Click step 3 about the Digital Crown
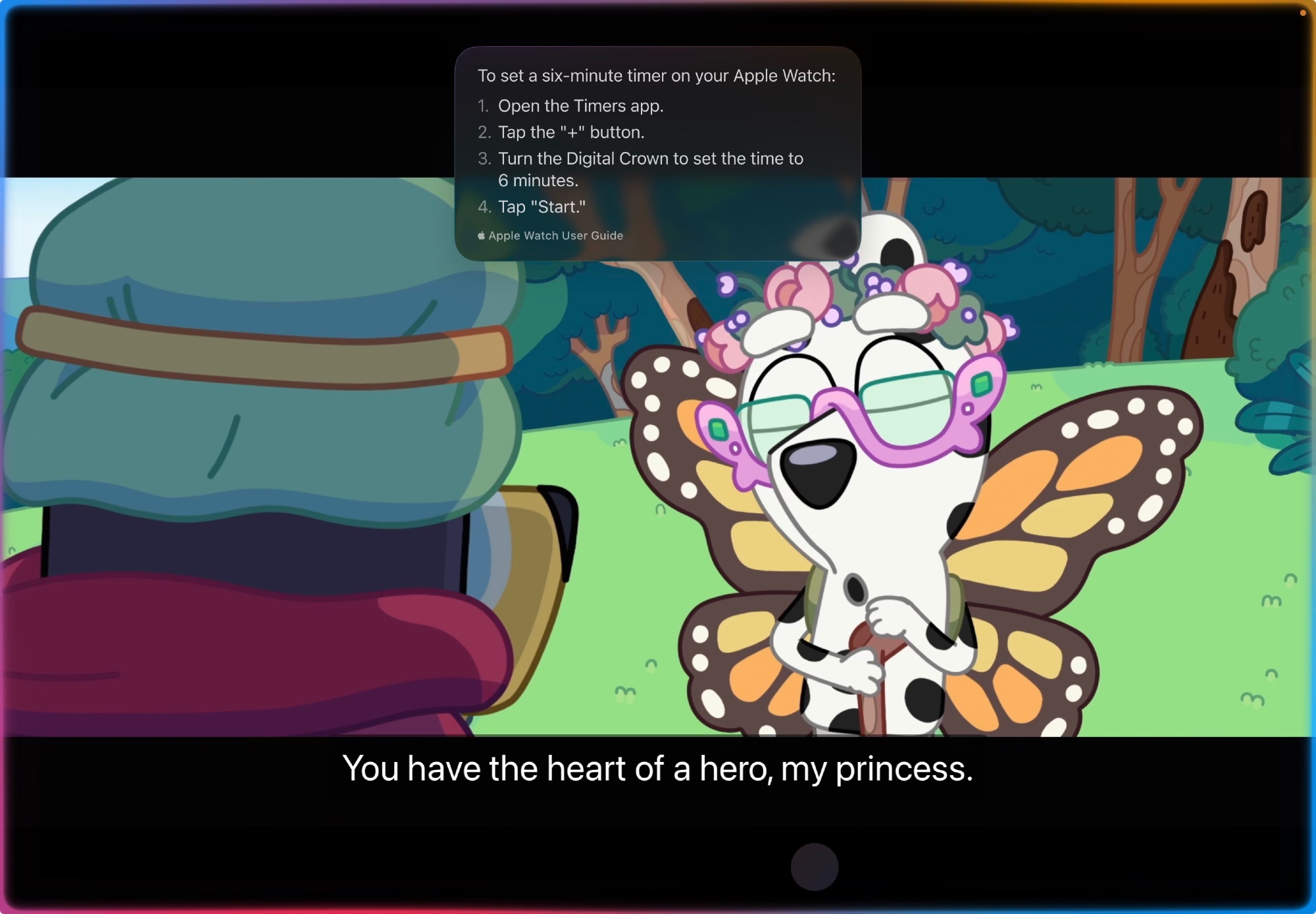 [651, 158]
